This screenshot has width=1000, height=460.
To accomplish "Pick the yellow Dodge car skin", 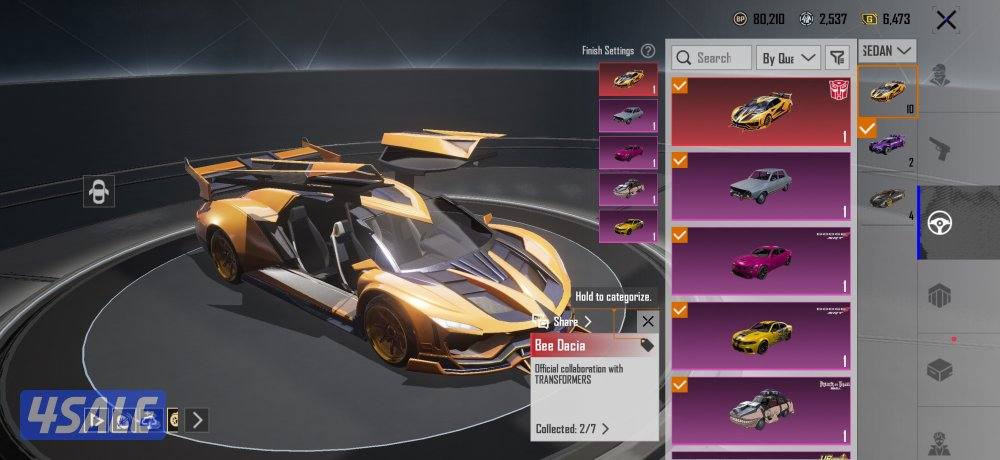I will pyautogui.click(x=762, y=335).
